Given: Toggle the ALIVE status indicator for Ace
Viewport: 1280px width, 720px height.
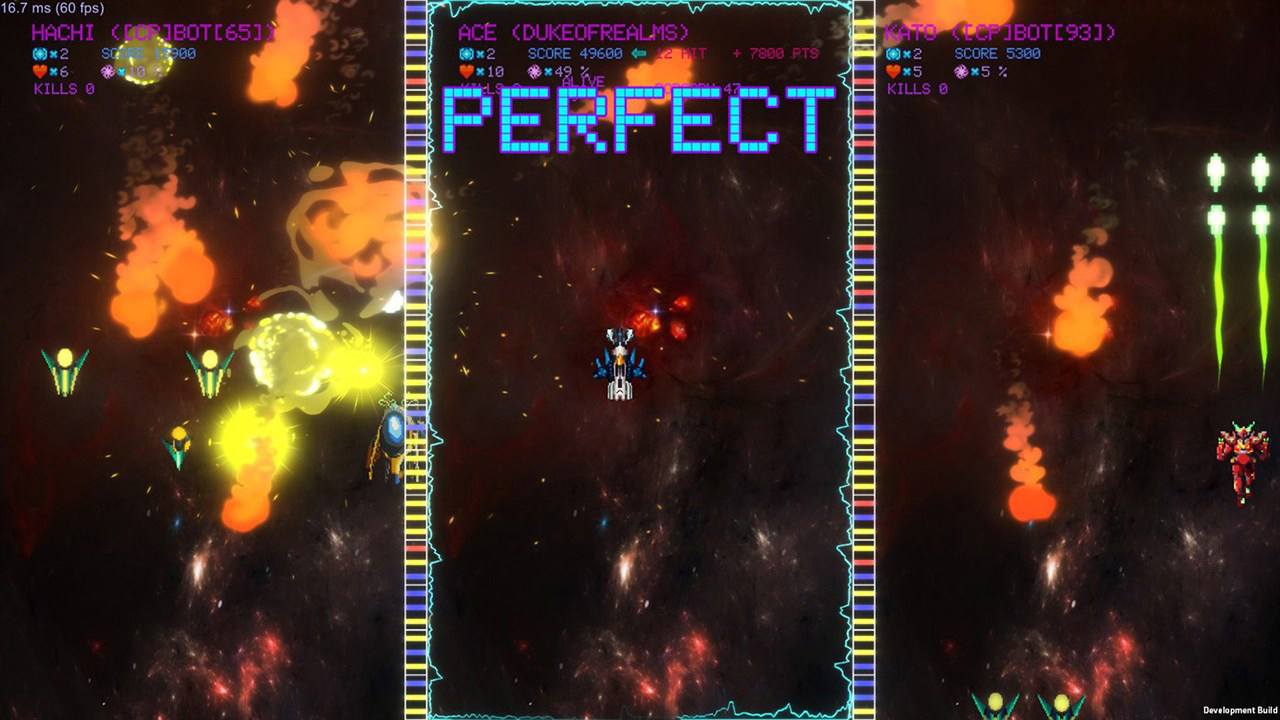Looking at the screenshot, I should pos(585,81).
